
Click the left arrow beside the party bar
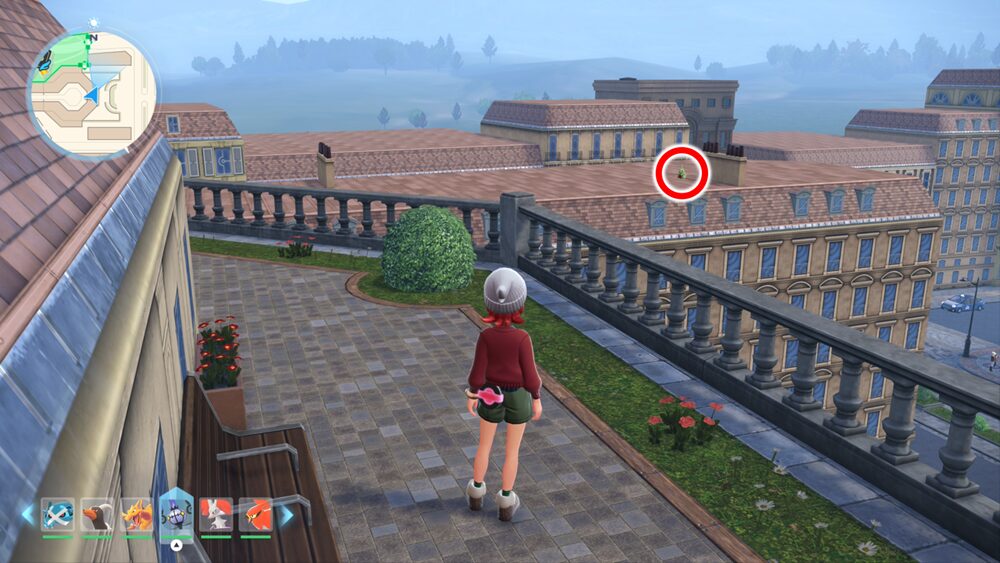pos(27,514)
